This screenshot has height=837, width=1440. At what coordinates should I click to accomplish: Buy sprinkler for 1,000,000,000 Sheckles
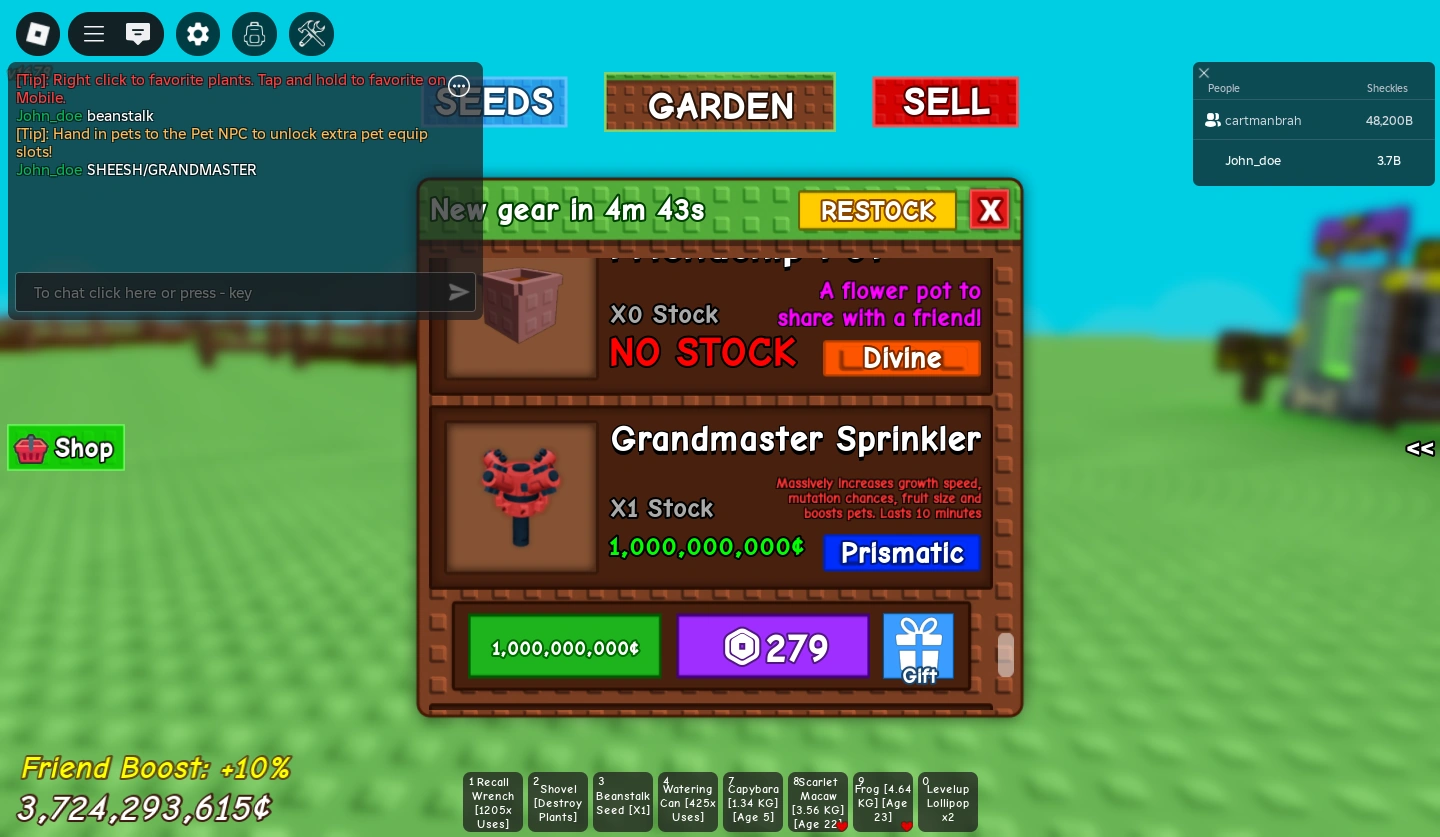[564, 646]
